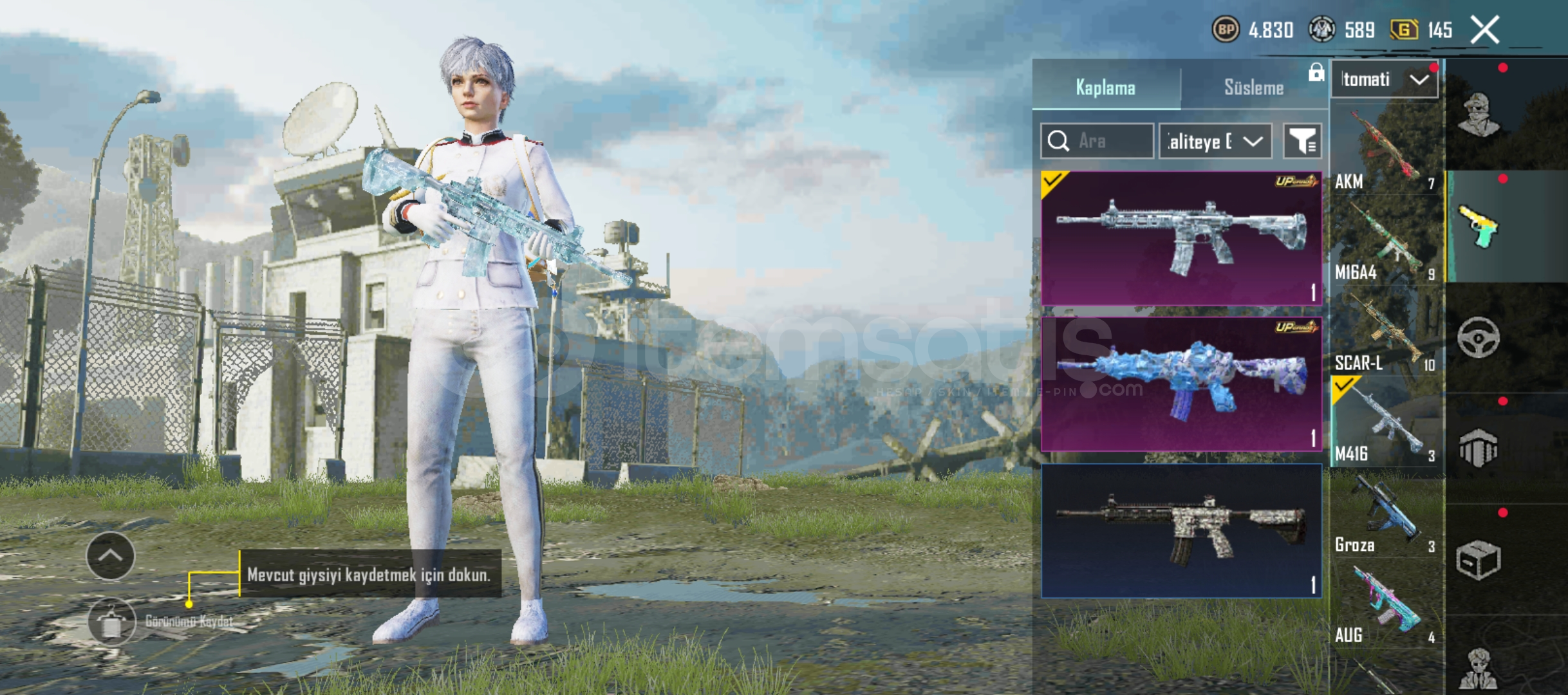Select AKM in the weapon list

point(1385,152)
